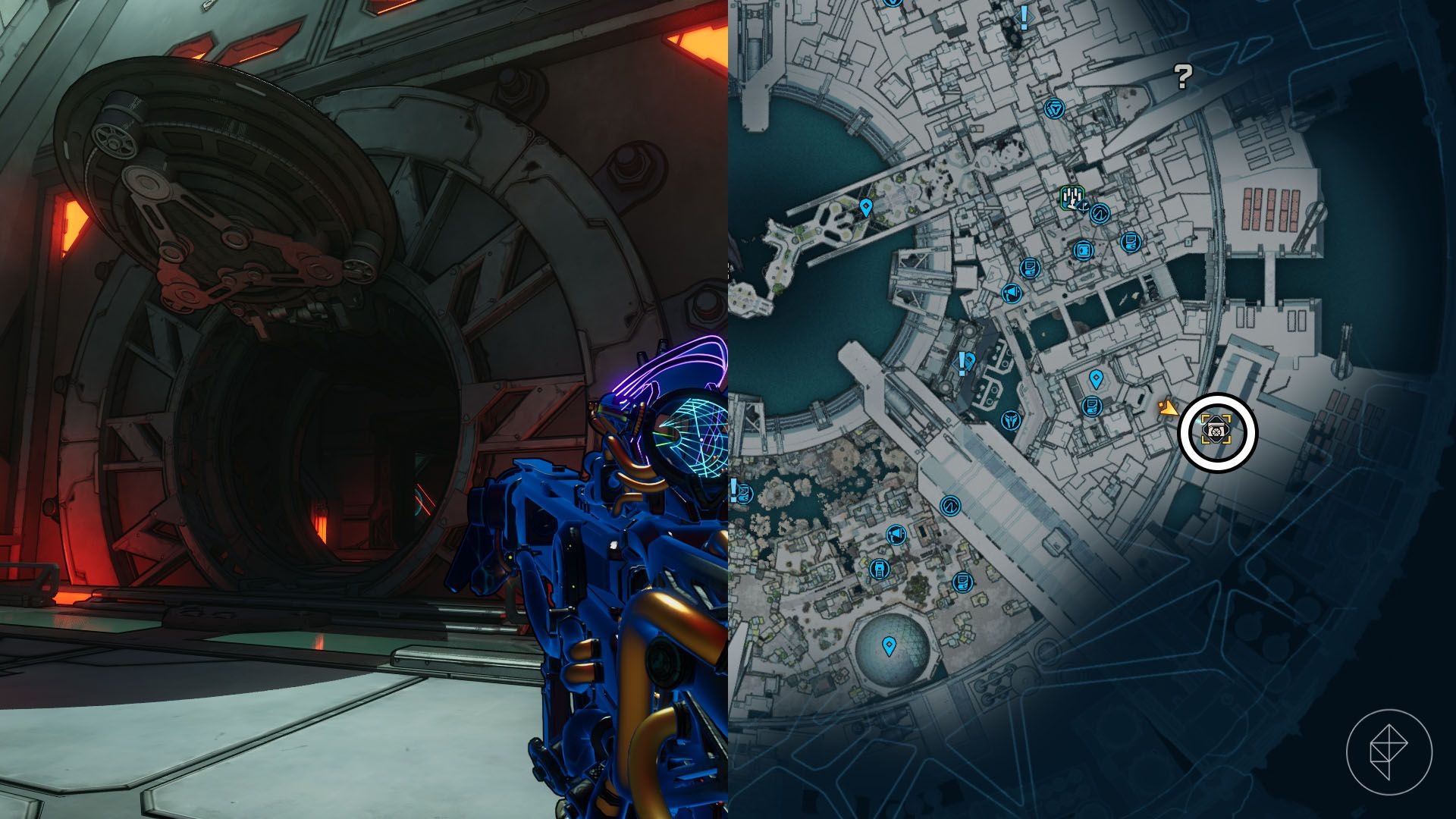Click the white question mark map marker
This screenshot has height=819, width=1456.
tap(1182, 76)
